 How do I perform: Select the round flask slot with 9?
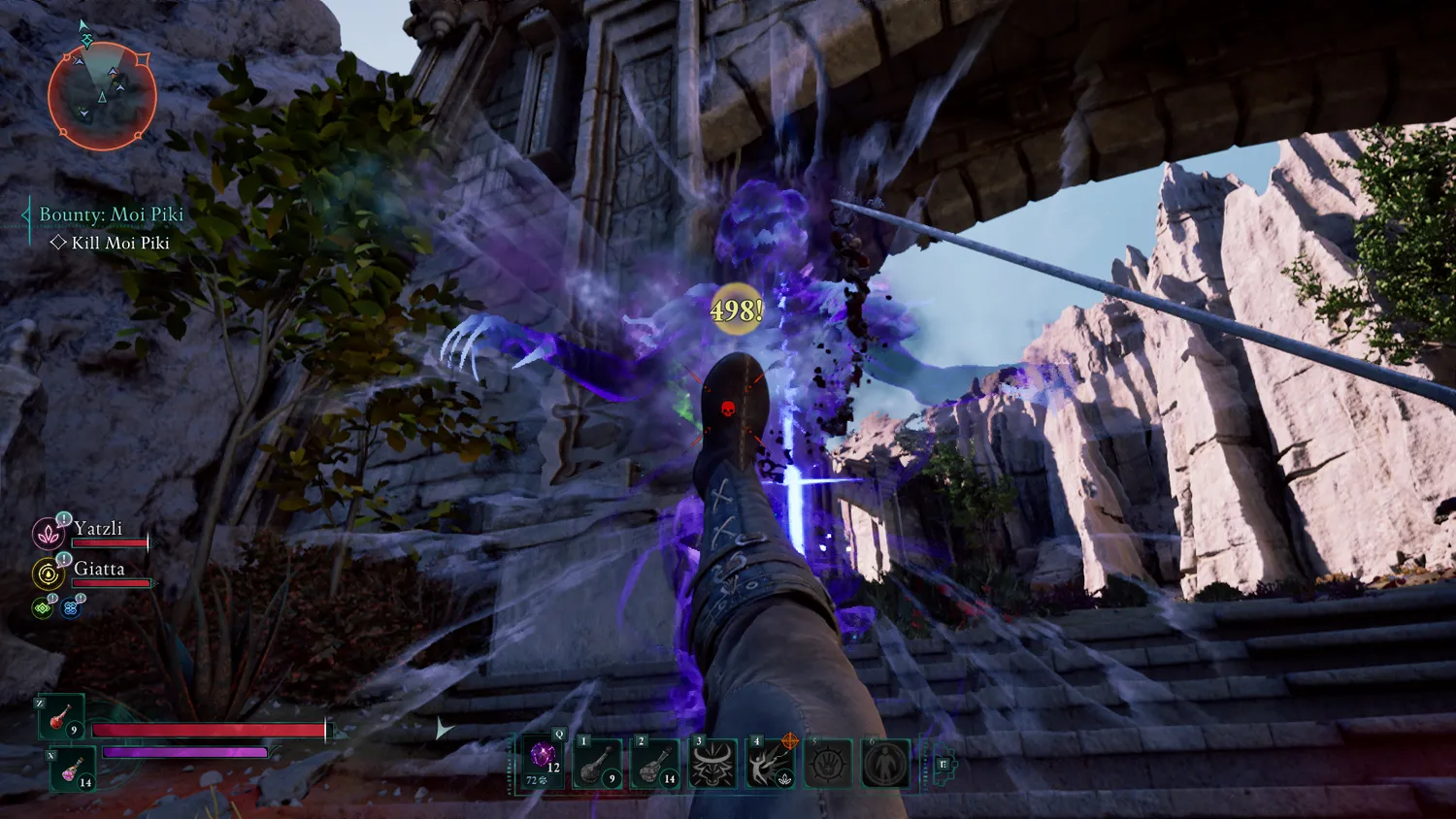click(x=597, y=763)
